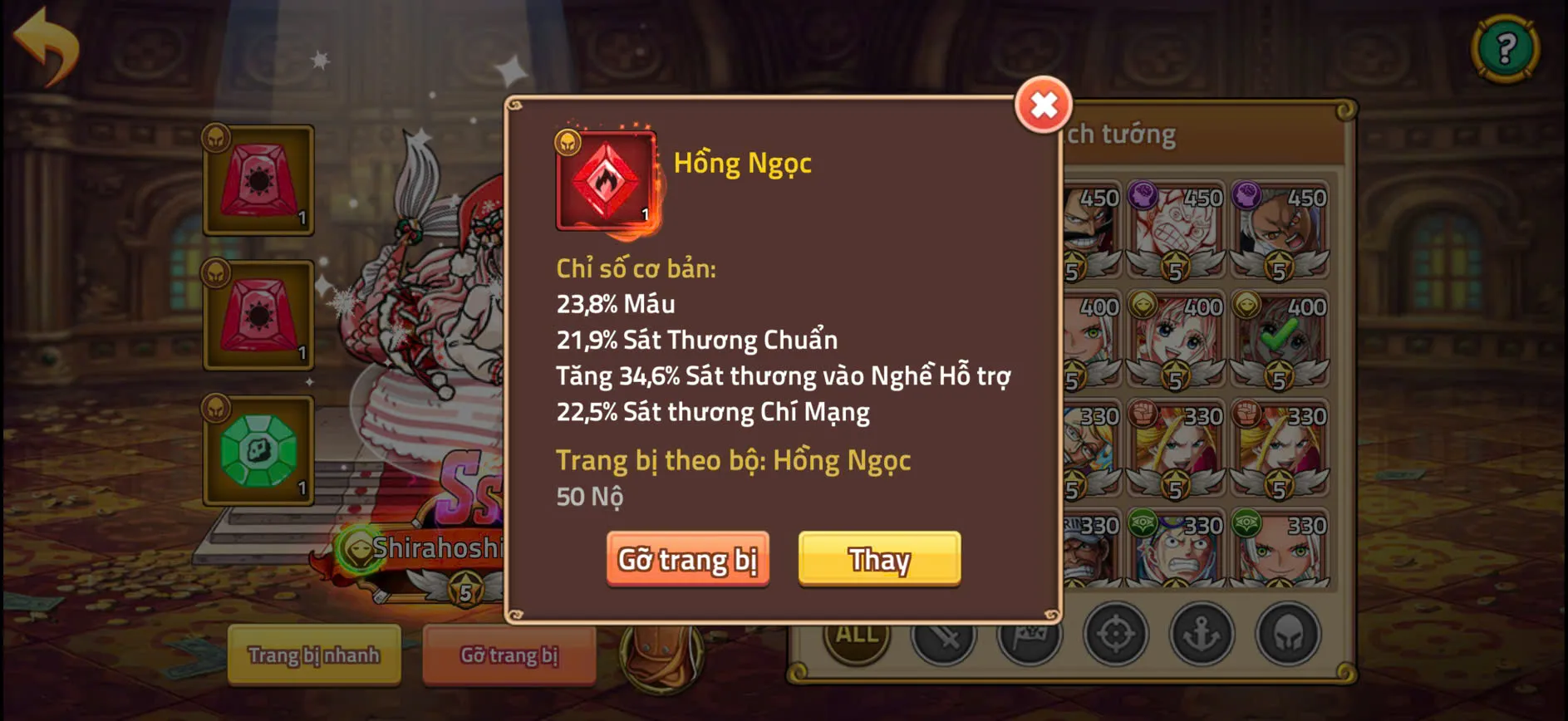This screenshot has height=721, width=1568.
Task: Click the Trang bị nhanh button
Action: [x=313, y=655]
